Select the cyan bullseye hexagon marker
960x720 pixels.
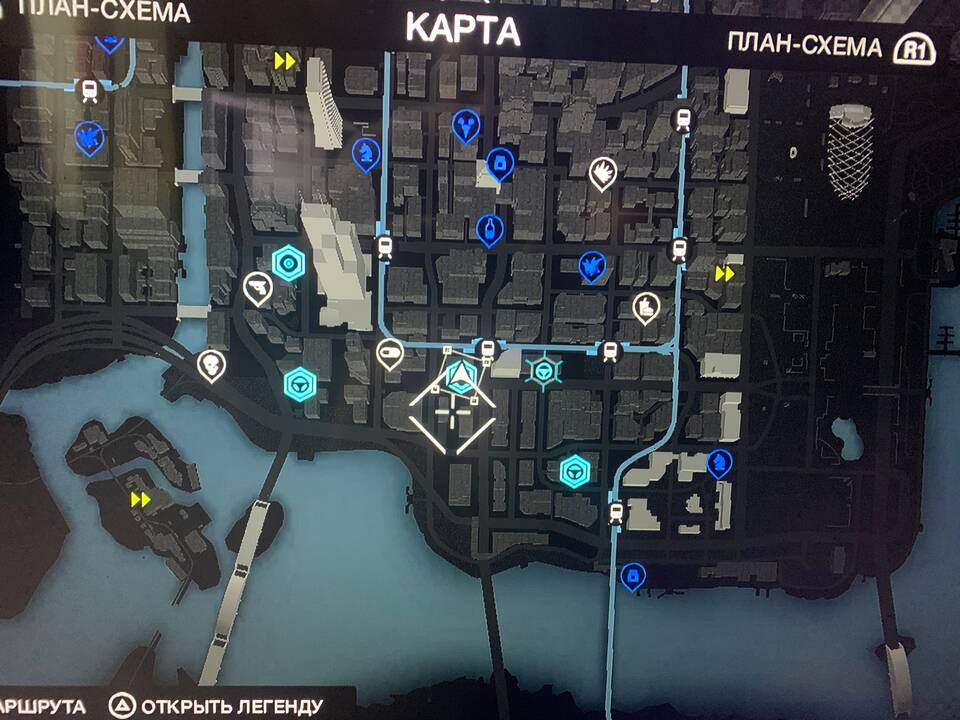(x=288, y=263)
